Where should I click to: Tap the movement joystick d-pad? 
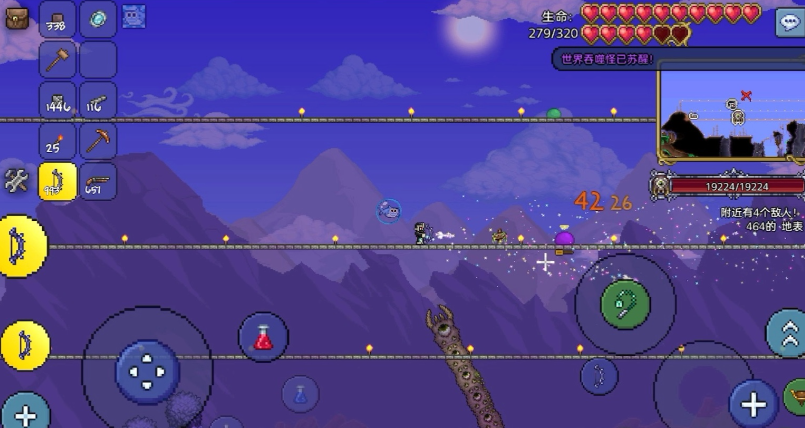(x=147, y=372)
